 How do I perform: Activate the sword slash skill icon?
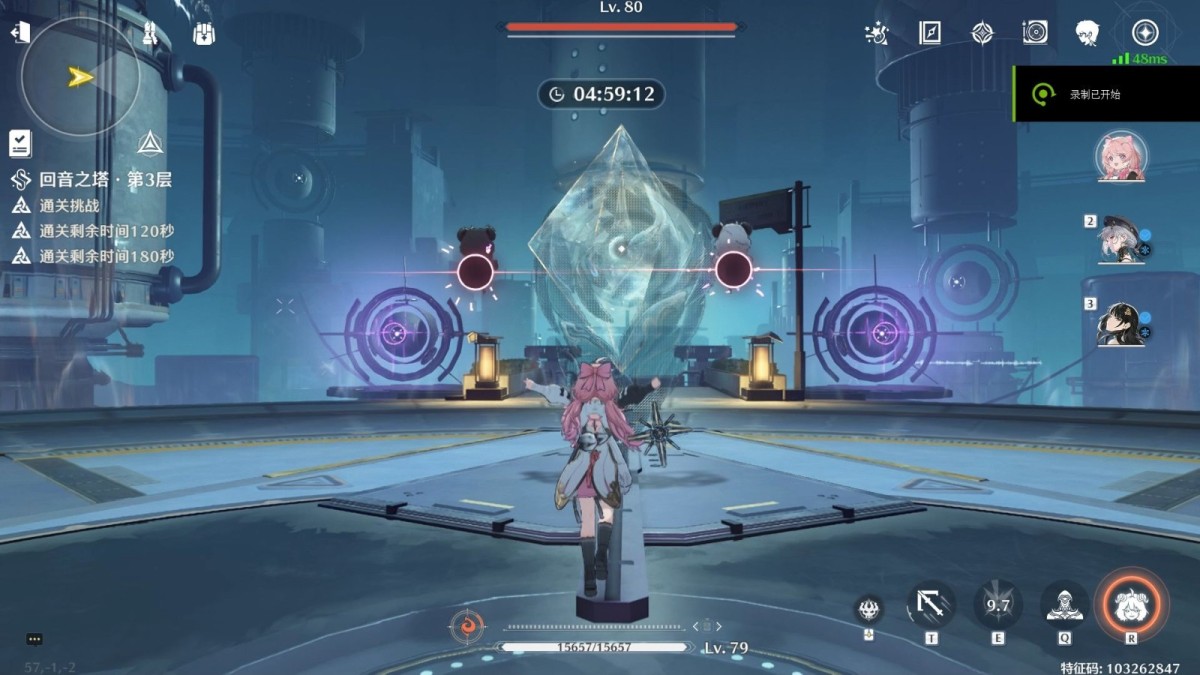tap(931, 605)
